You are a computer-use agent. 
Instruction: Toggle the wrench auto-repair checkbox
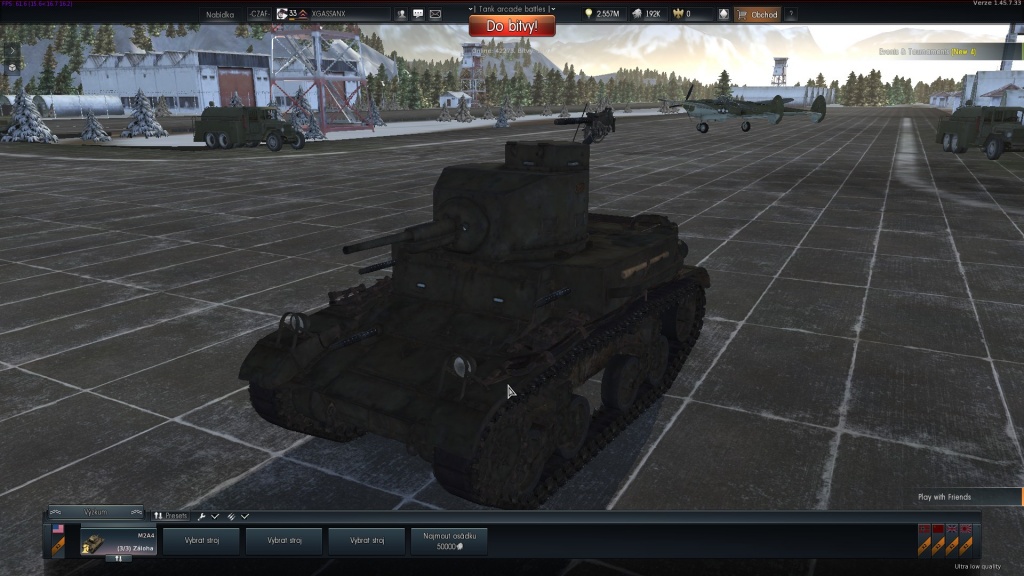[x=215, y=516]
